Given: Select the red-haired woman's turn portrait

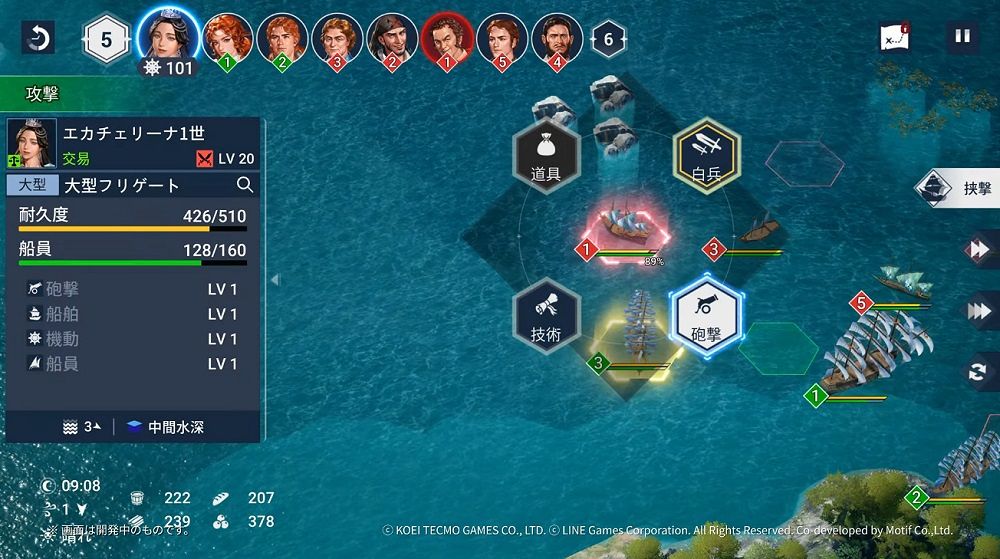Looking at the screenshot, I should (228, 38).
